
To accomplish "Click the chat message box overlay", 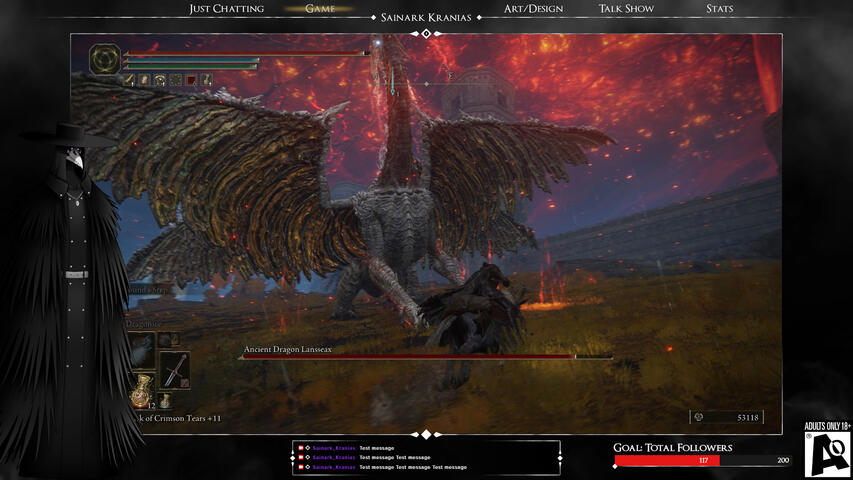I will pyautogui.click(x=426, y=458).
